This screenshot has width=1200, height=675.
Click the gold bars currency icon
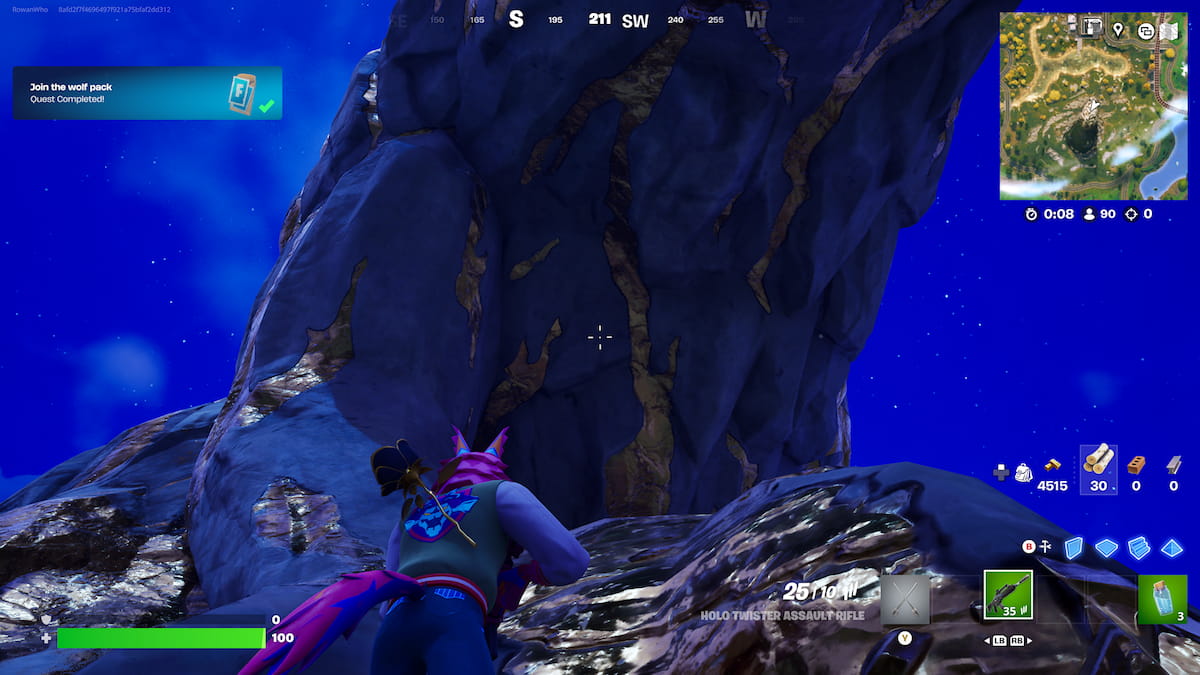tap(1051, 464)
